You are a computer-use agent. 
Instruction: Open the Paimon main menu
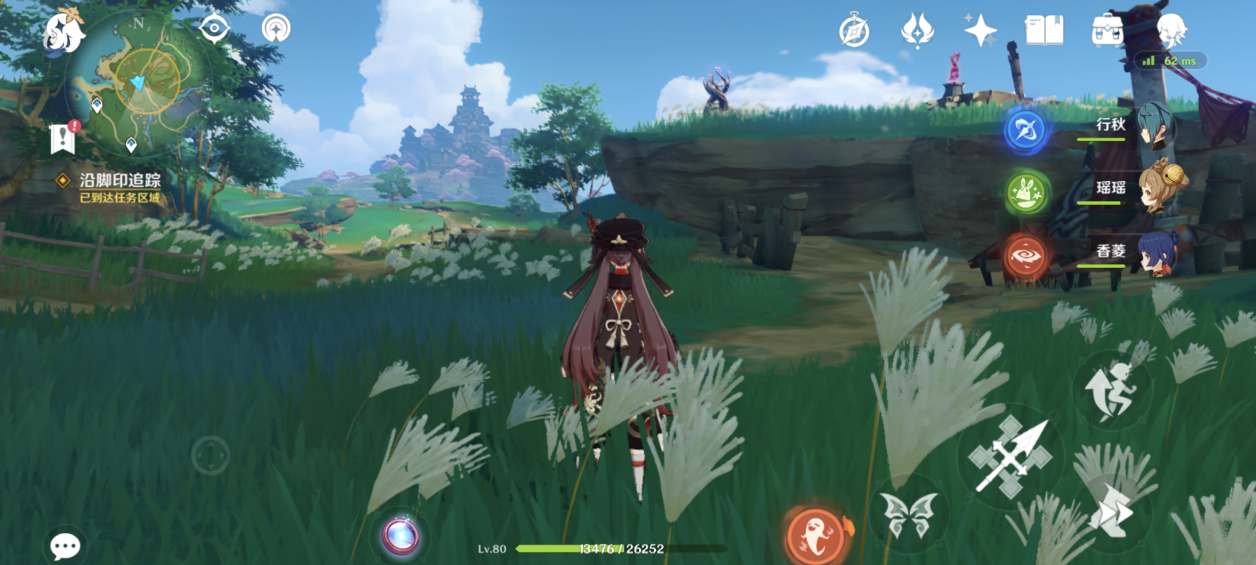(64, 30)
